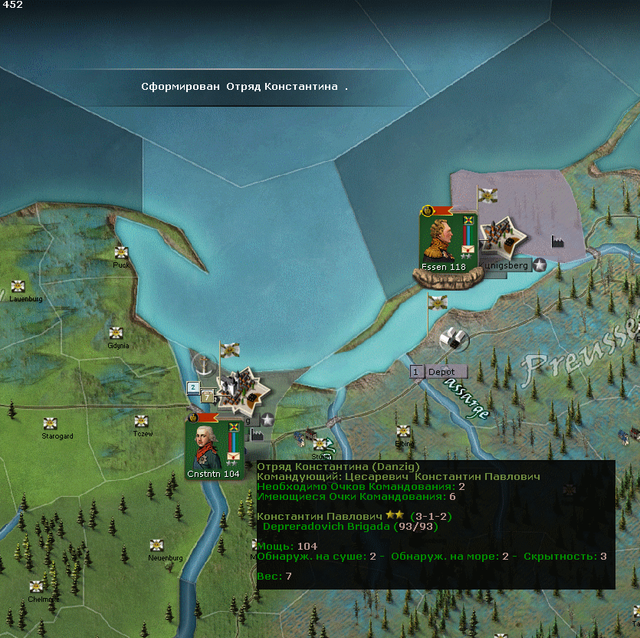Select the Essen 118 army stack

pos(443,240)
